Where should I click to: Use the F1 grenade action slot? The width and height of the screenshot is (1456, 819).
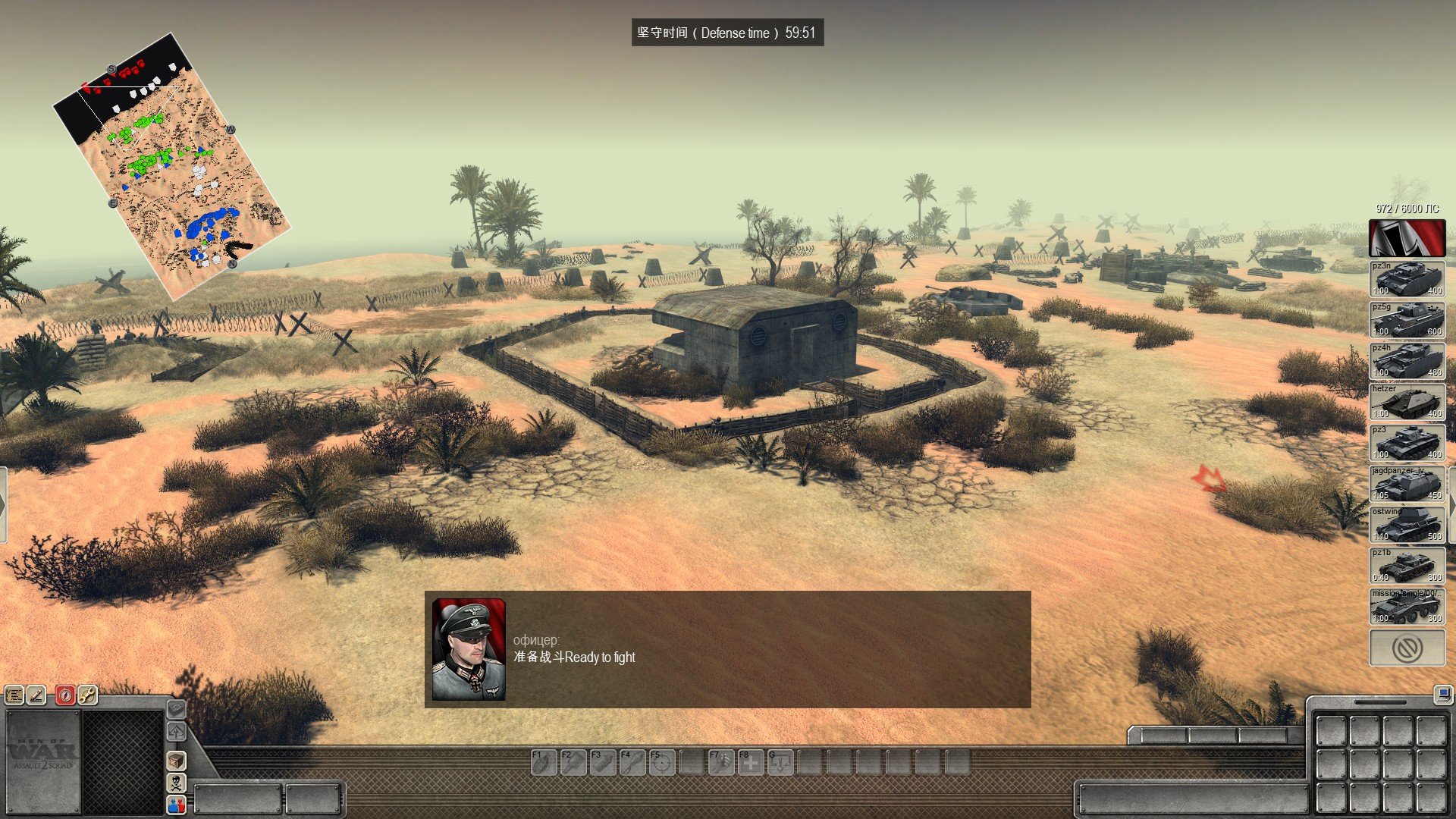pos(544,762)
